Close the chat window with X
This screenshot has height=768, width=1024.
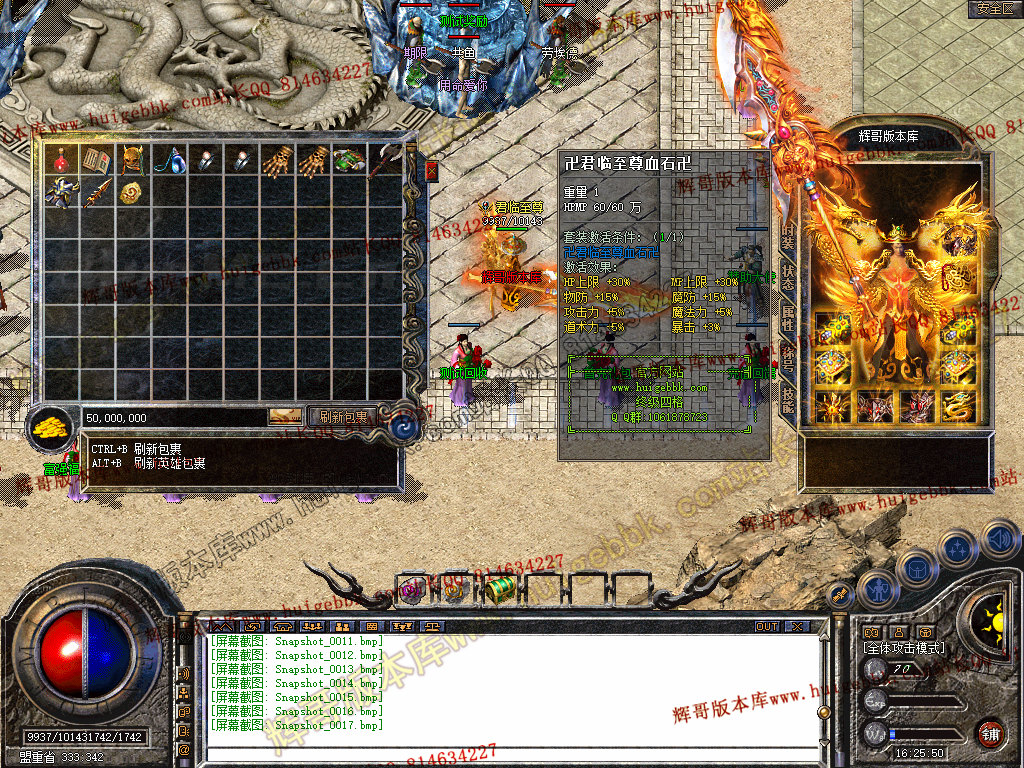tap(797, 627)
